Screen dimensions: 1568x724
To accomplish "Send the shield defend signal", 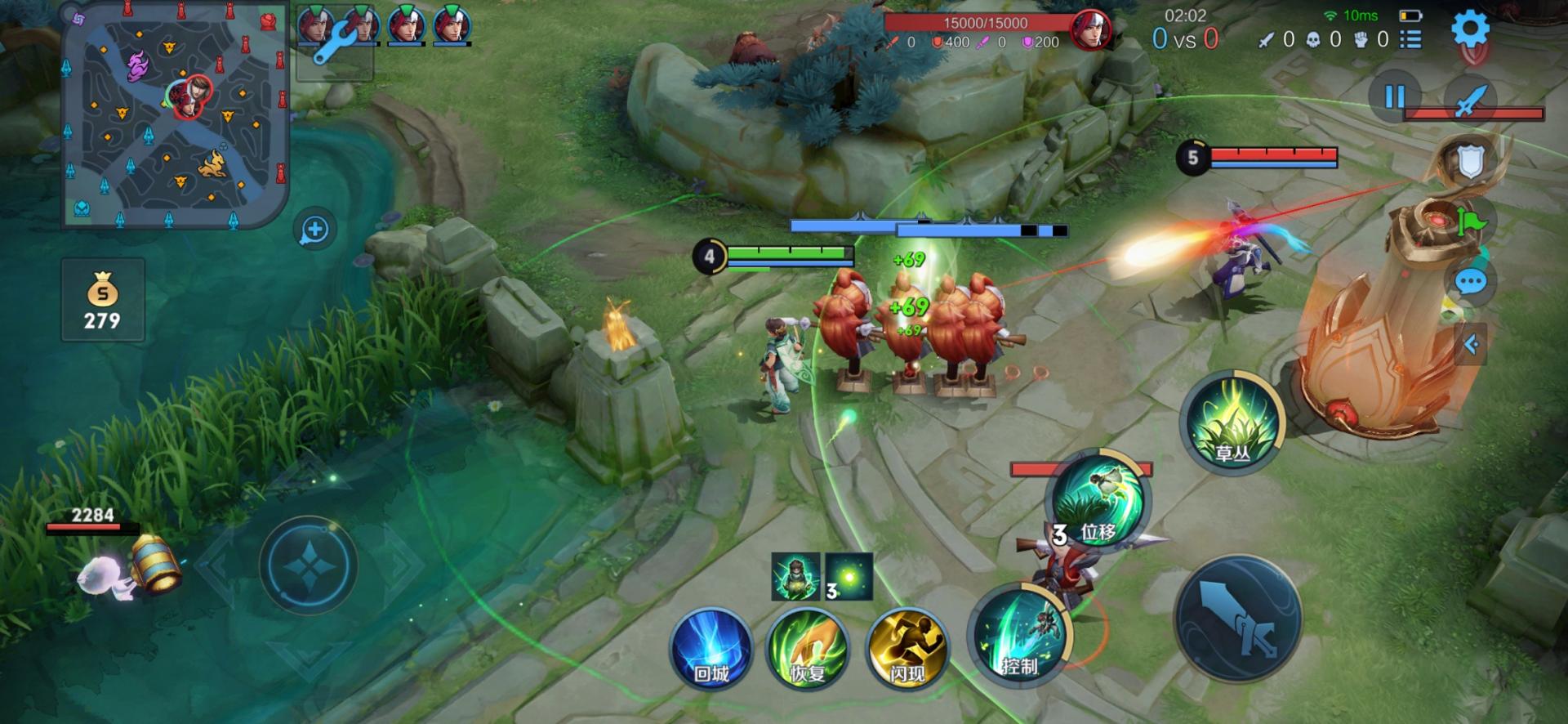I will [x=1470, y=163].
